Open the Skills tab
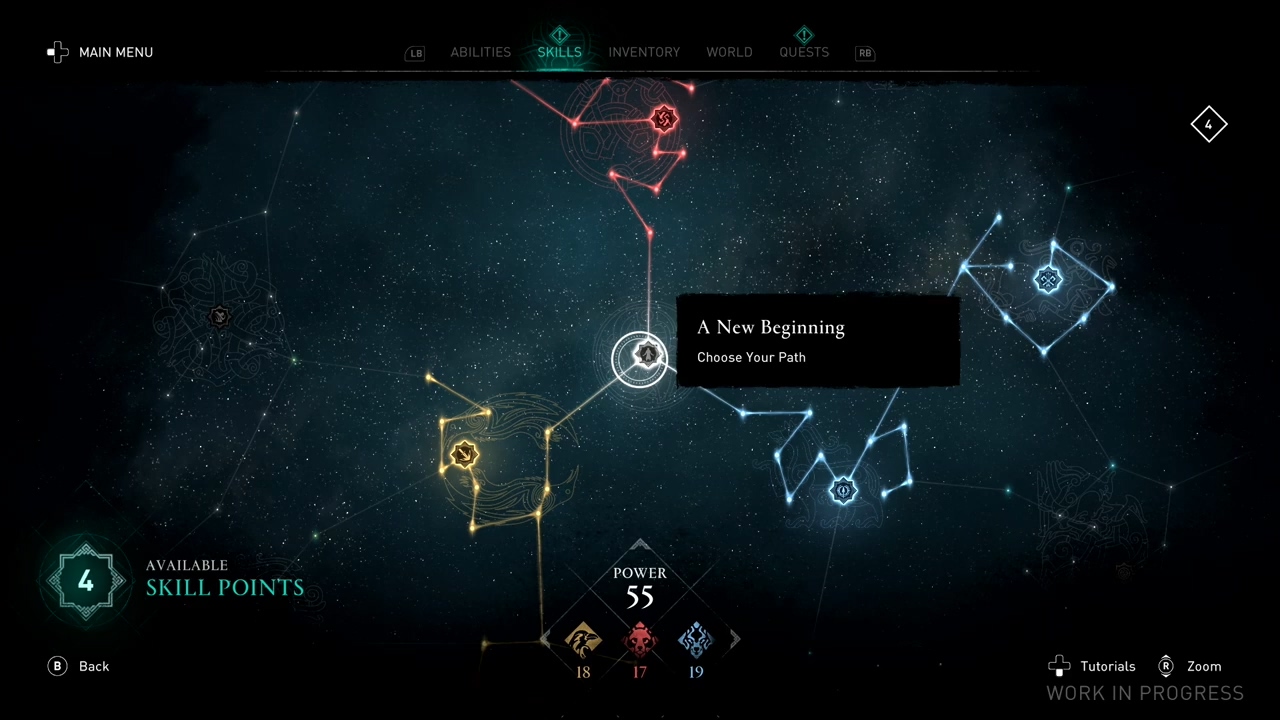This screenshot has width=1280, height=720. click(x=559, y=52)
